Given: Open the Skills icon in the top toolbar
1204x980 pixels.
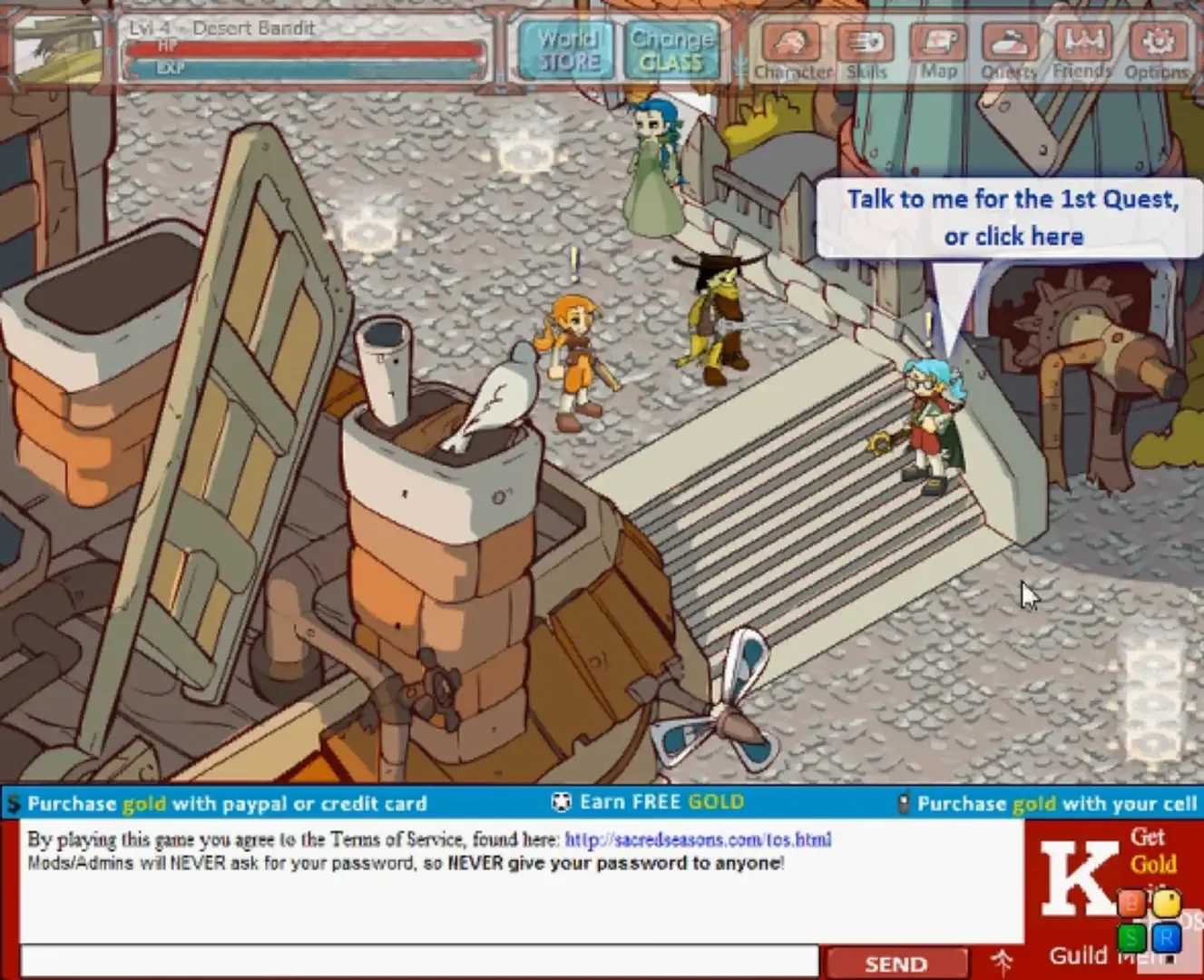Looking at the screenshot, I should click(866, 44).
